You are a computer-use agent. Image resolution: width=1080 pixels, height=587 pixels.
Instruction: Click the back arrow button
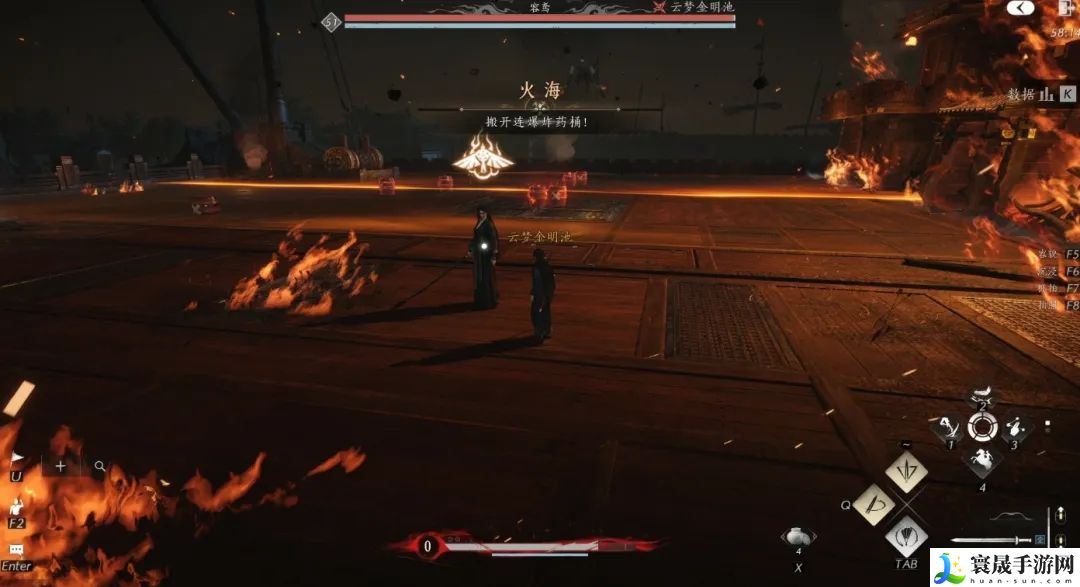pos(1020,8)
